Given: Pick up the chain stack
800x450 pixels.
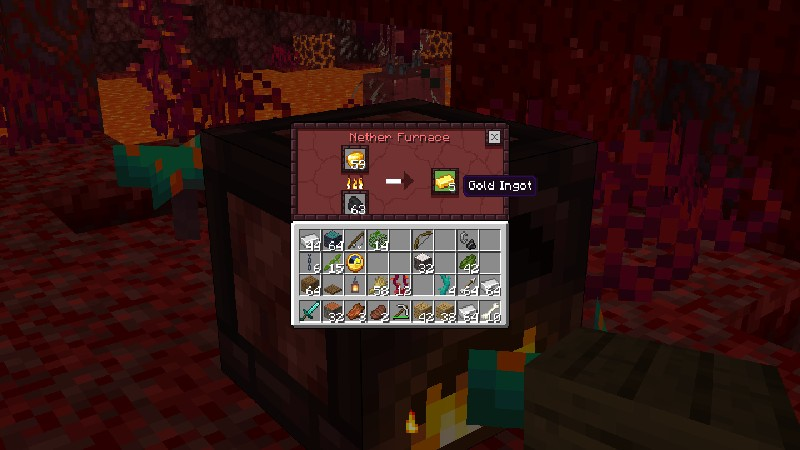Looking at the screenshot, I should point(308,263).
